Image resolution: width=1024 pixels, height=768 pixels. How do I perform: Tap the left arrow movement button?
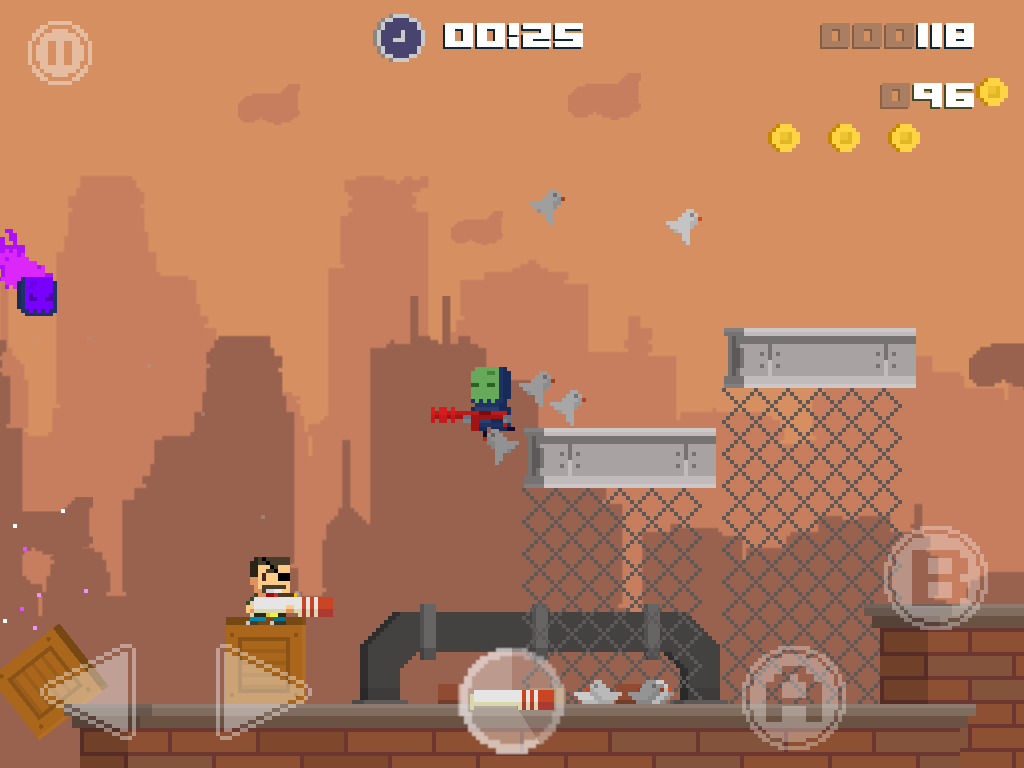tap(97, 692)
